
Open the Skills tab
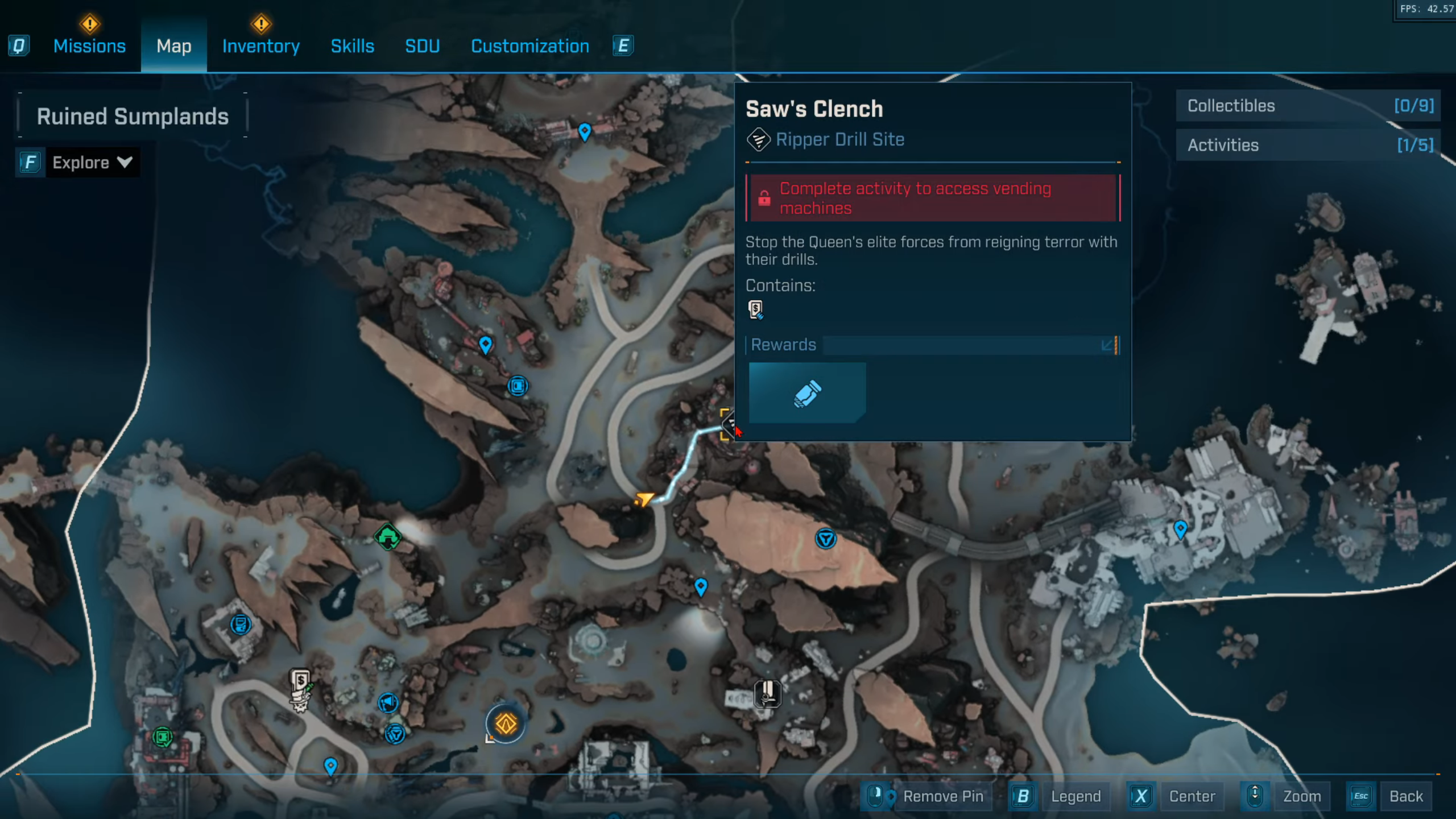(x=352, y=46)
